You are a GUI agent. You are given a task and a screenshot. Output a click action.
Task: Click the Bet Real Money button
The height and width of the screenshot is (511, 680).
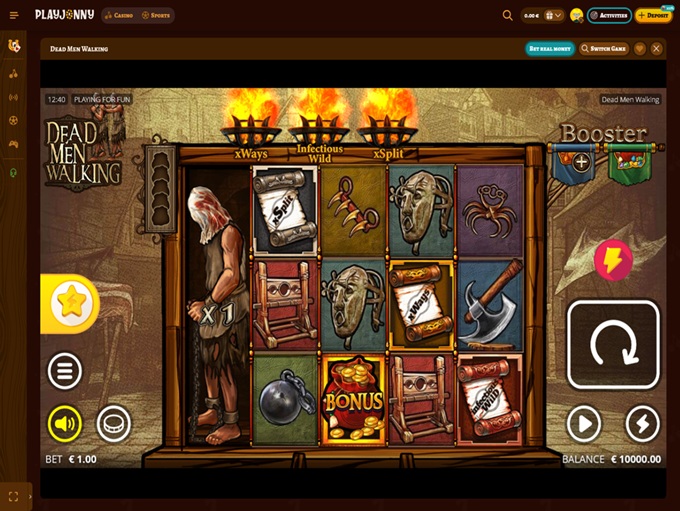pyautogui.click(x=549, y=48)
